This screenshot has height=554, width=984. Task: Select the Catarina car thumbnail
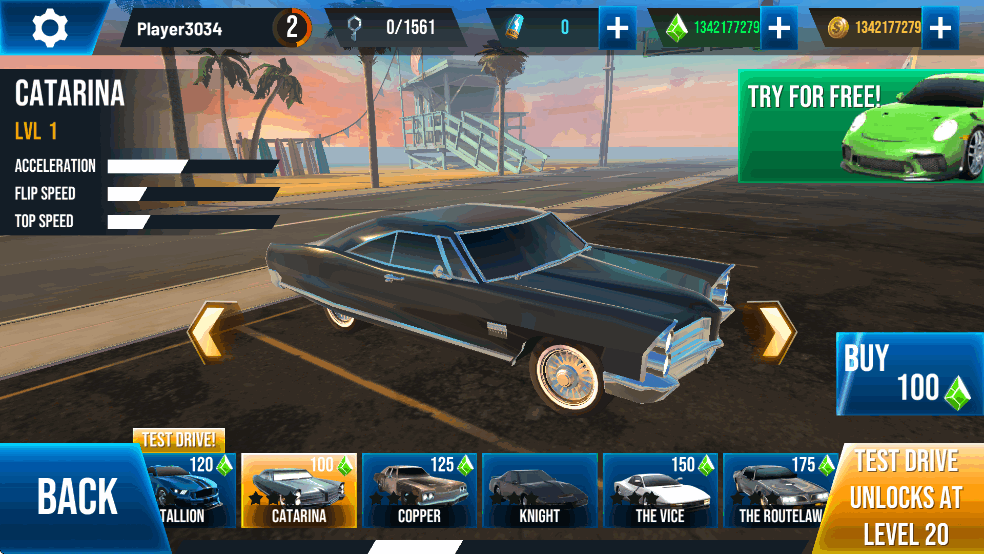coord(299,490)
